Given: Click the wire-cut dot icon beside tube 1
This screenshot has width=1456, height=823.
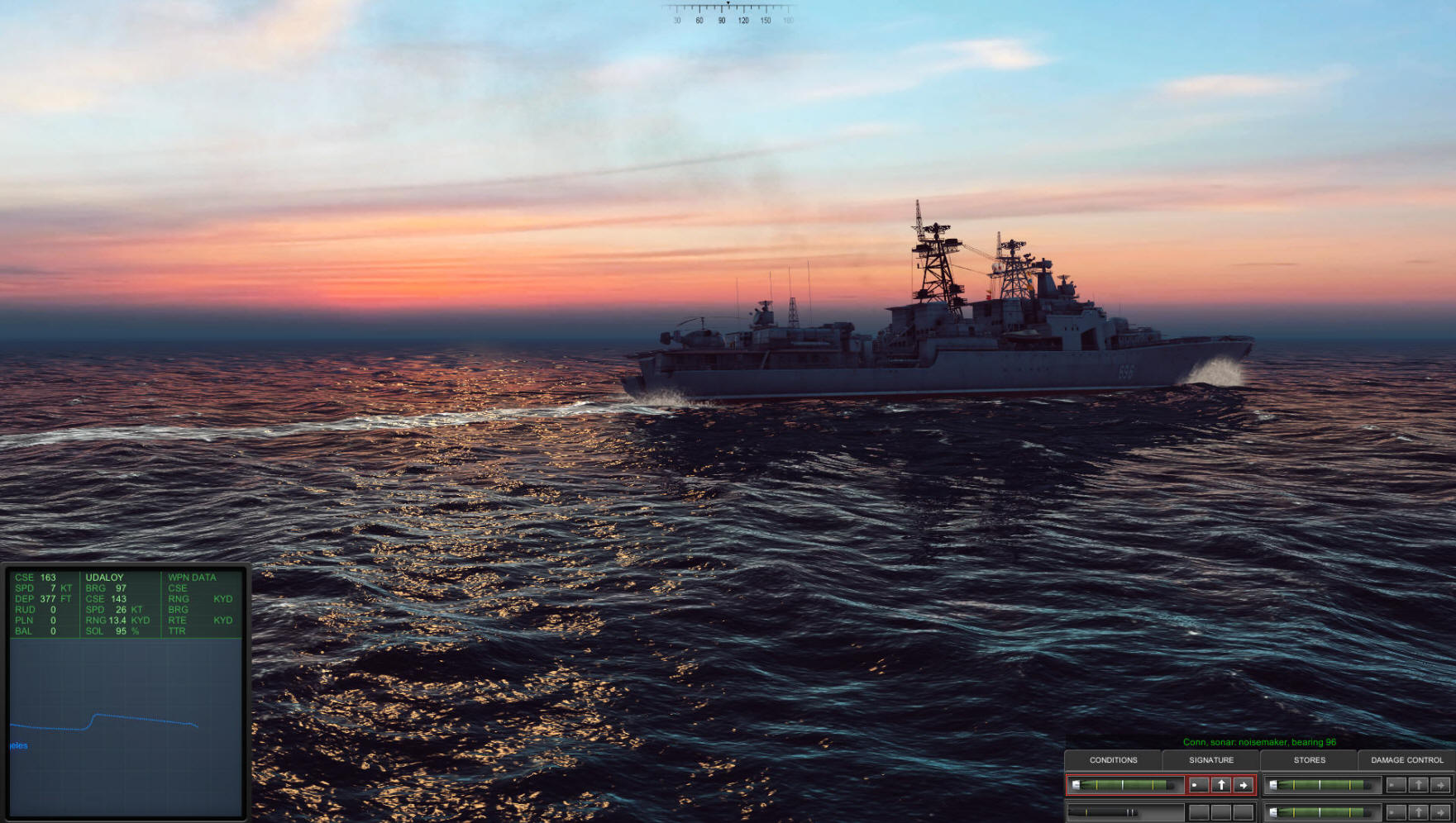Looking at the screenshot, I should pos(1199,785).
